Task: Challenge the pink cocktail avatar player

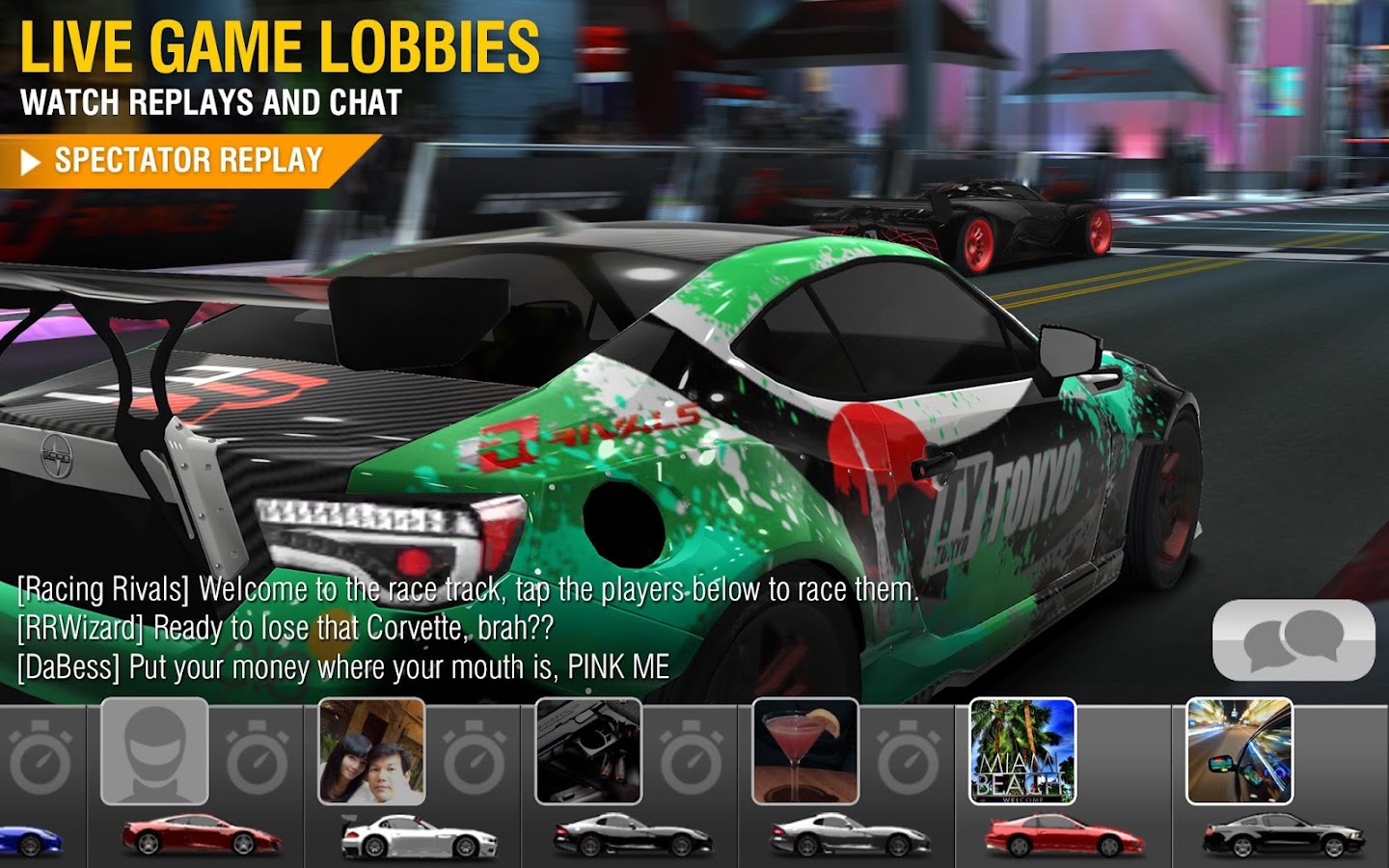Action: 805,750
